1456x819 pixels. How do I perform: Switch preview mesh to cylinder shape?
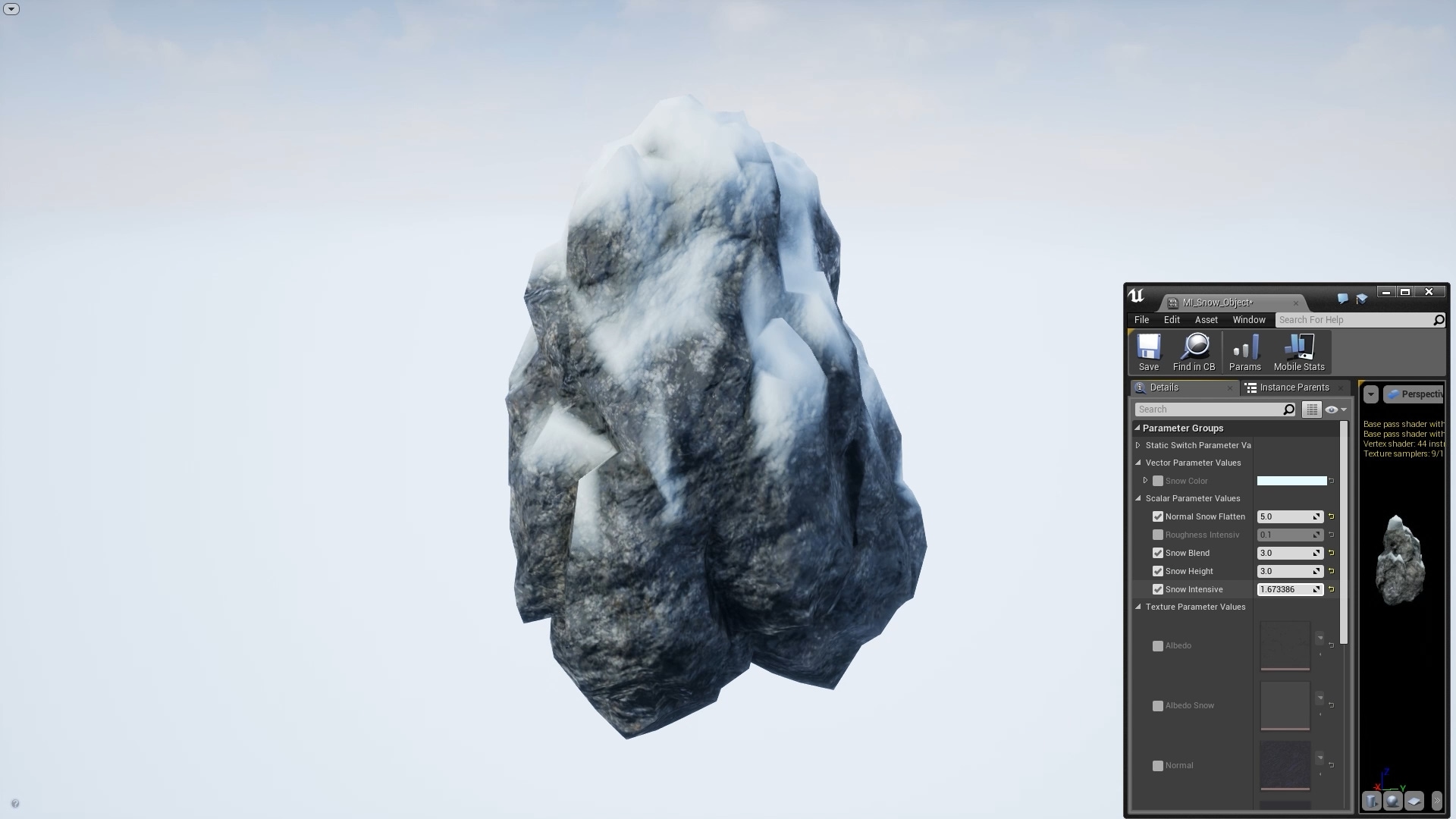point(1370,801)
